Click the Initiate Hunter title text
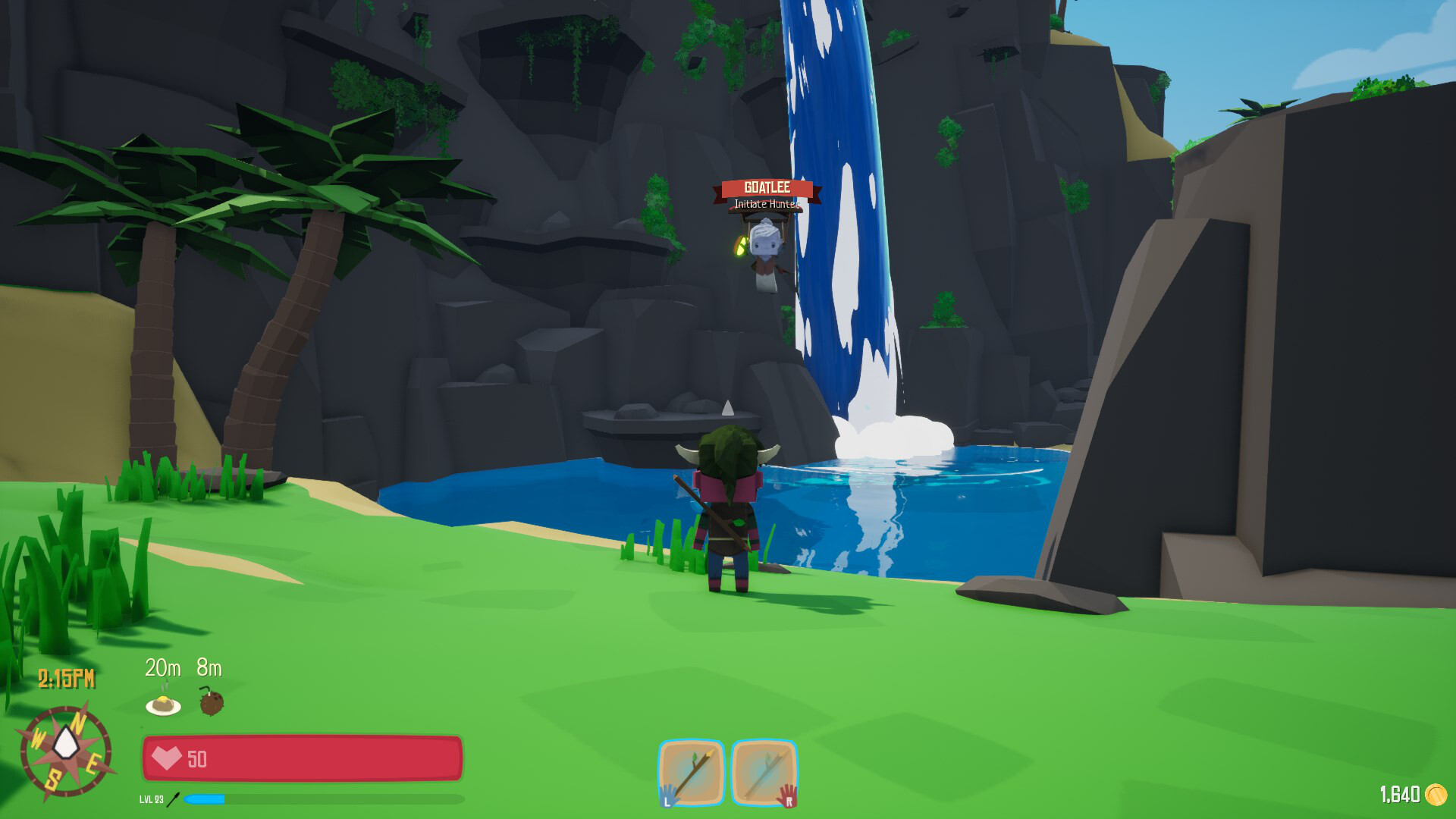The height and width of the screenshot is (819, 1456). click(x=767, y=203)
